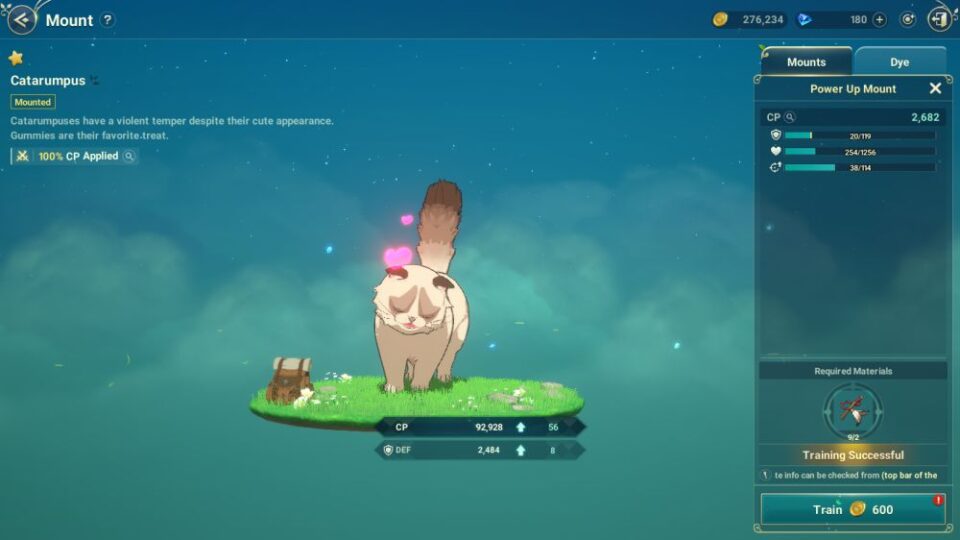960x540 pixels.
Task: View the 100% CP Applied magnifier details
Action: (129, 156)
